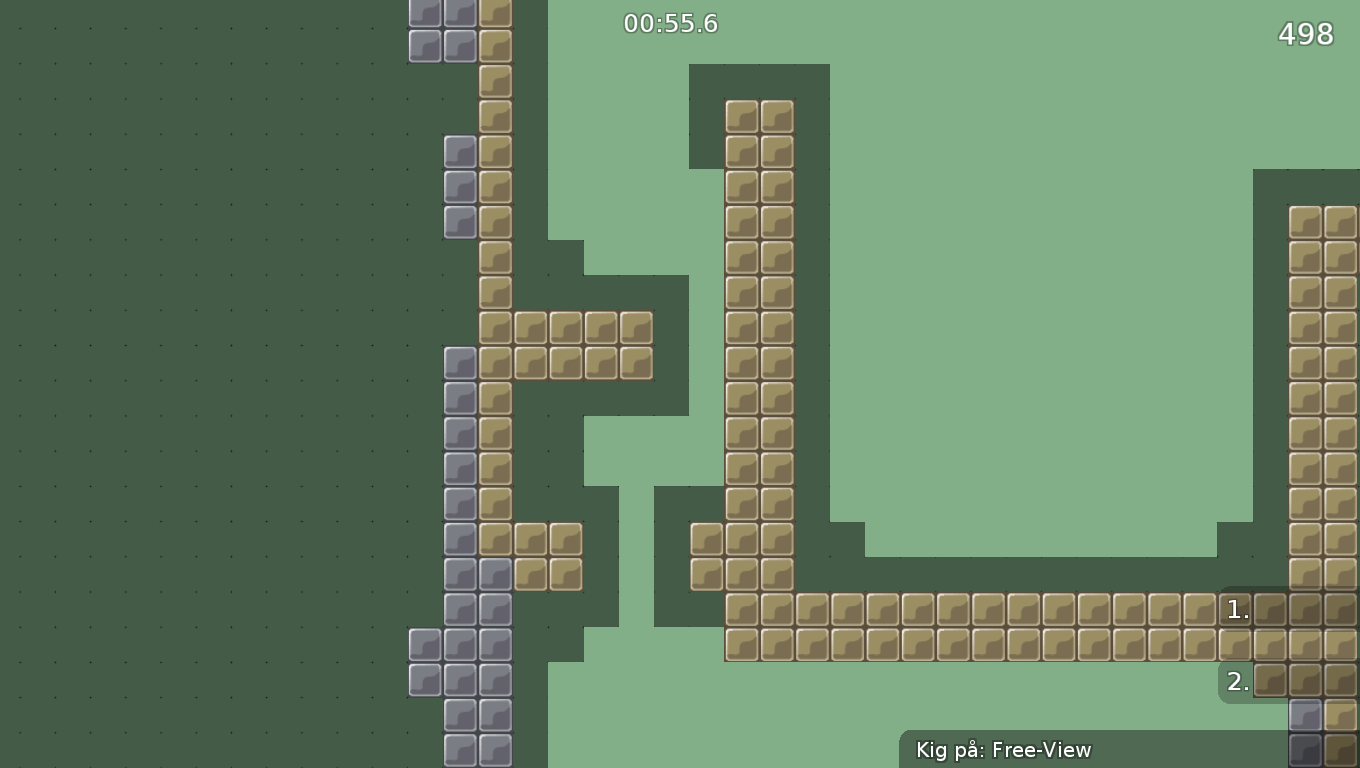Click the rank badge labeled "2."
Screen dimensions: 1360x768
[x=1237, y=681]
